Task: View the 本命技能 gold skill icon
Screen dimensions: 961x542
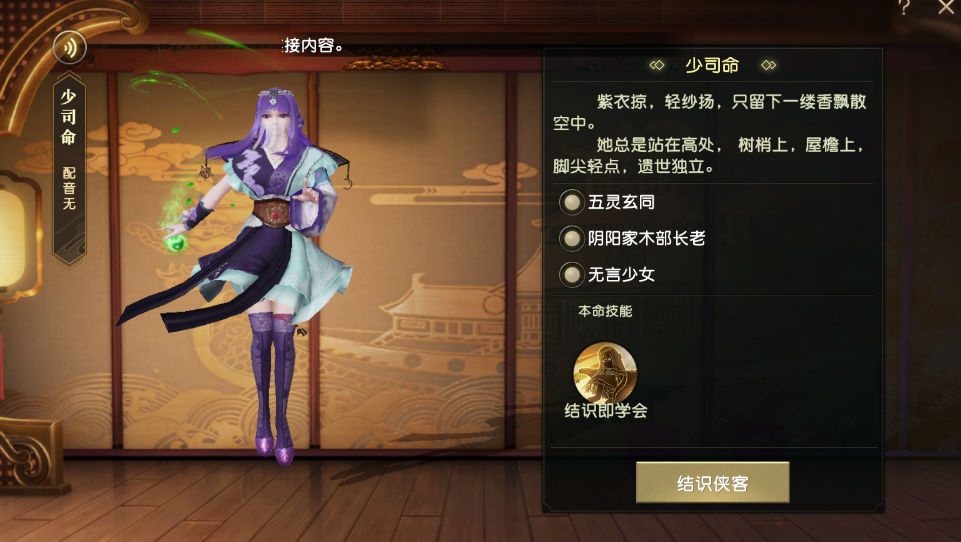Action: click(605, 371)
